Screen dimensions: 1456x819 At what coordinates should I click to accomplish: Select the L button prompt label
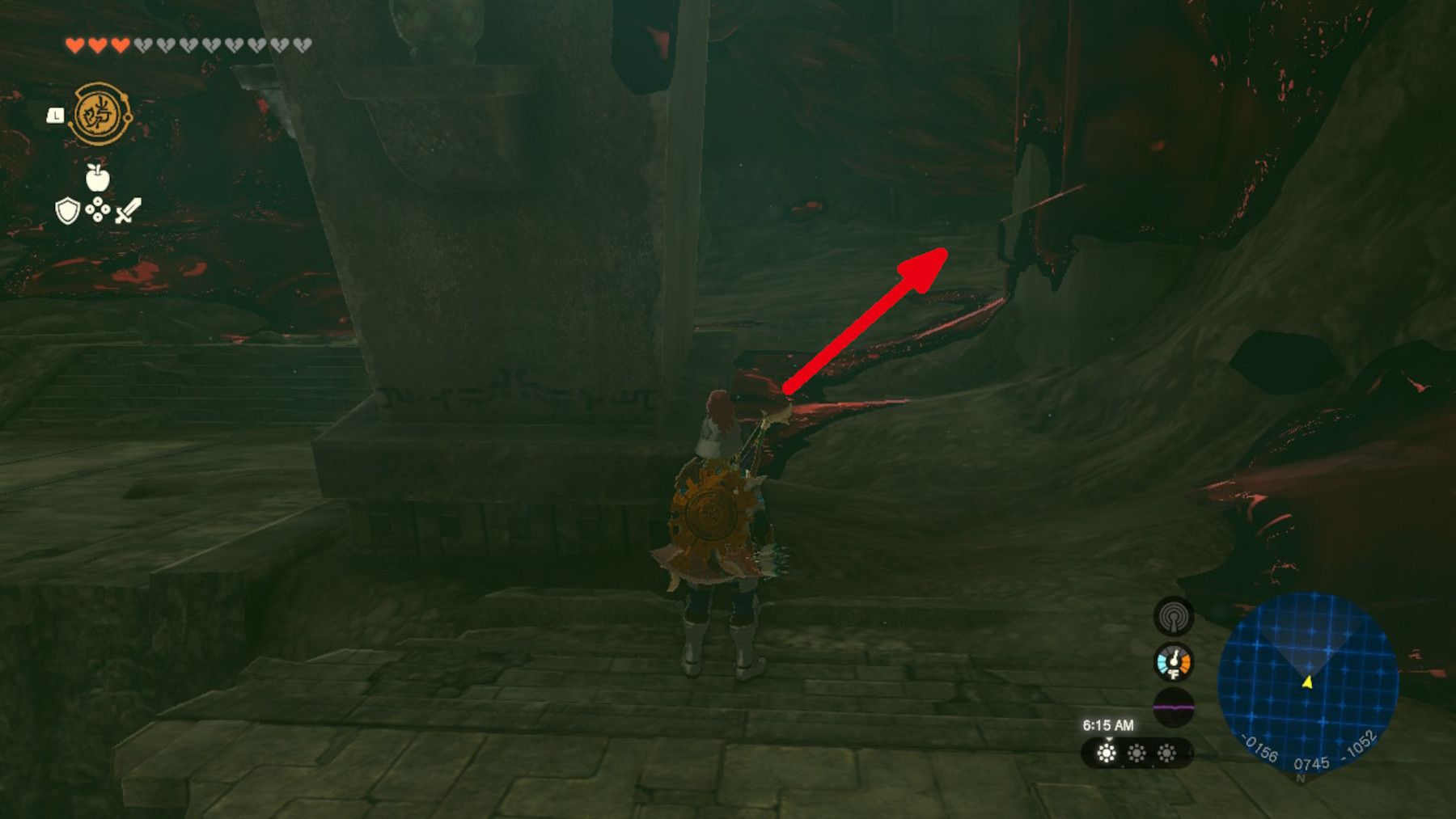click(53, 116)
